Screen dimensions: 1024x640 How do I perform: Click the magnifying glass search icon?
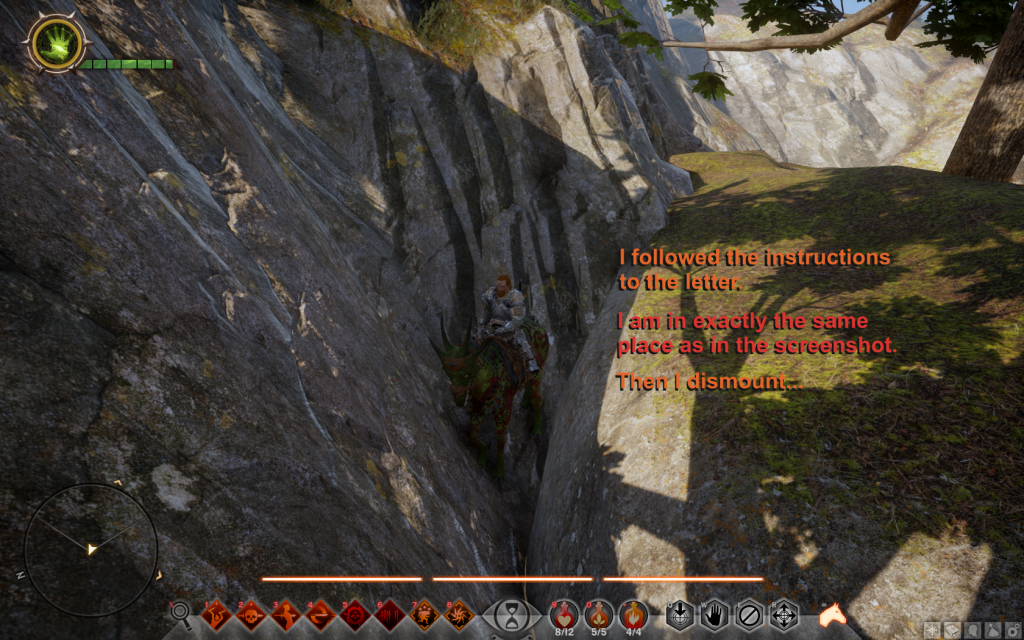click(181, 612)
